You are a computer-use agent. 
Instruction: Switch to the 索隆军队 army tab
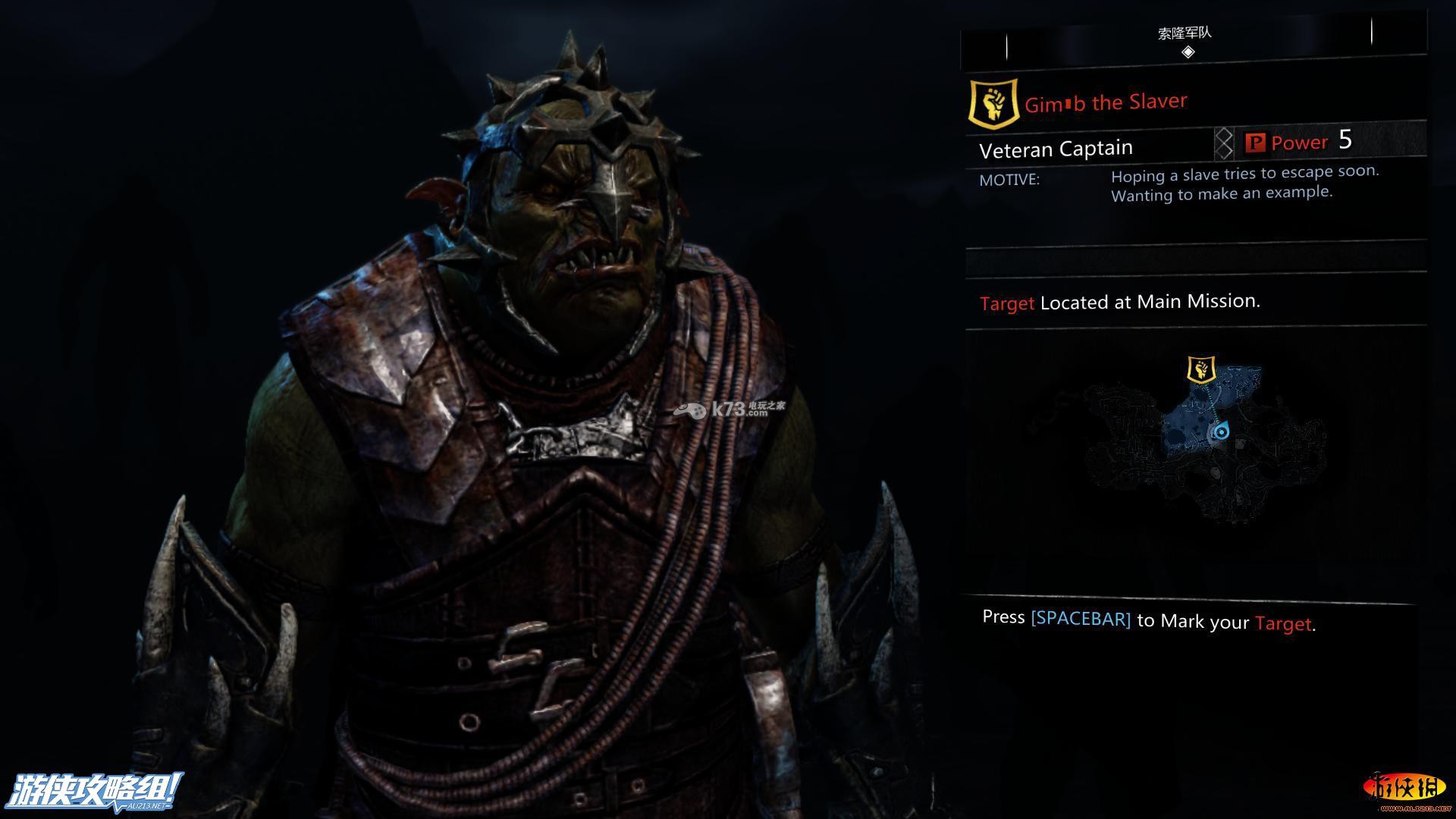click(x=1185, y=33)
